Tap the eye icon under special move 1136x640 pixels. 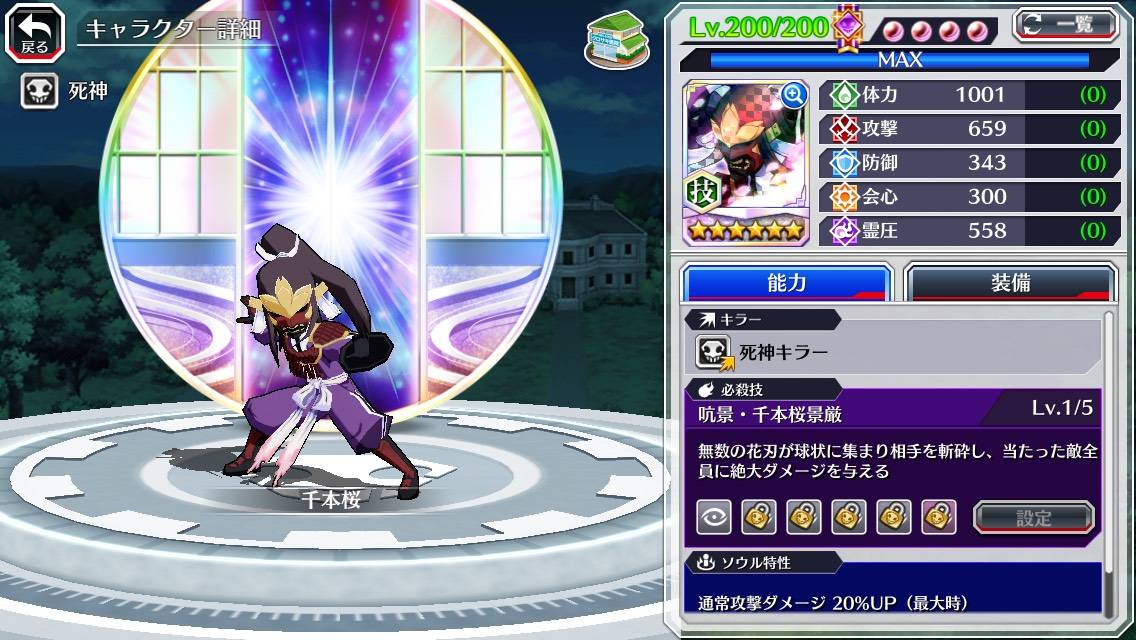(713, 517)
